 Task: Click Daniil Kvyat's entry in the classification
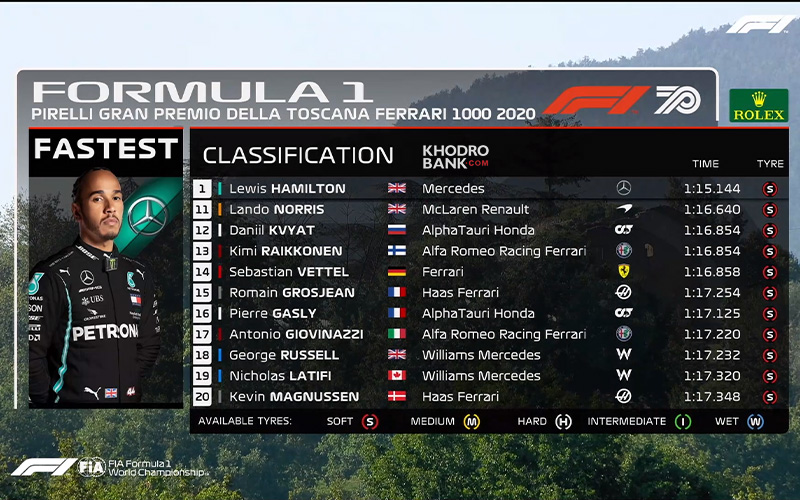click(488, 230)
